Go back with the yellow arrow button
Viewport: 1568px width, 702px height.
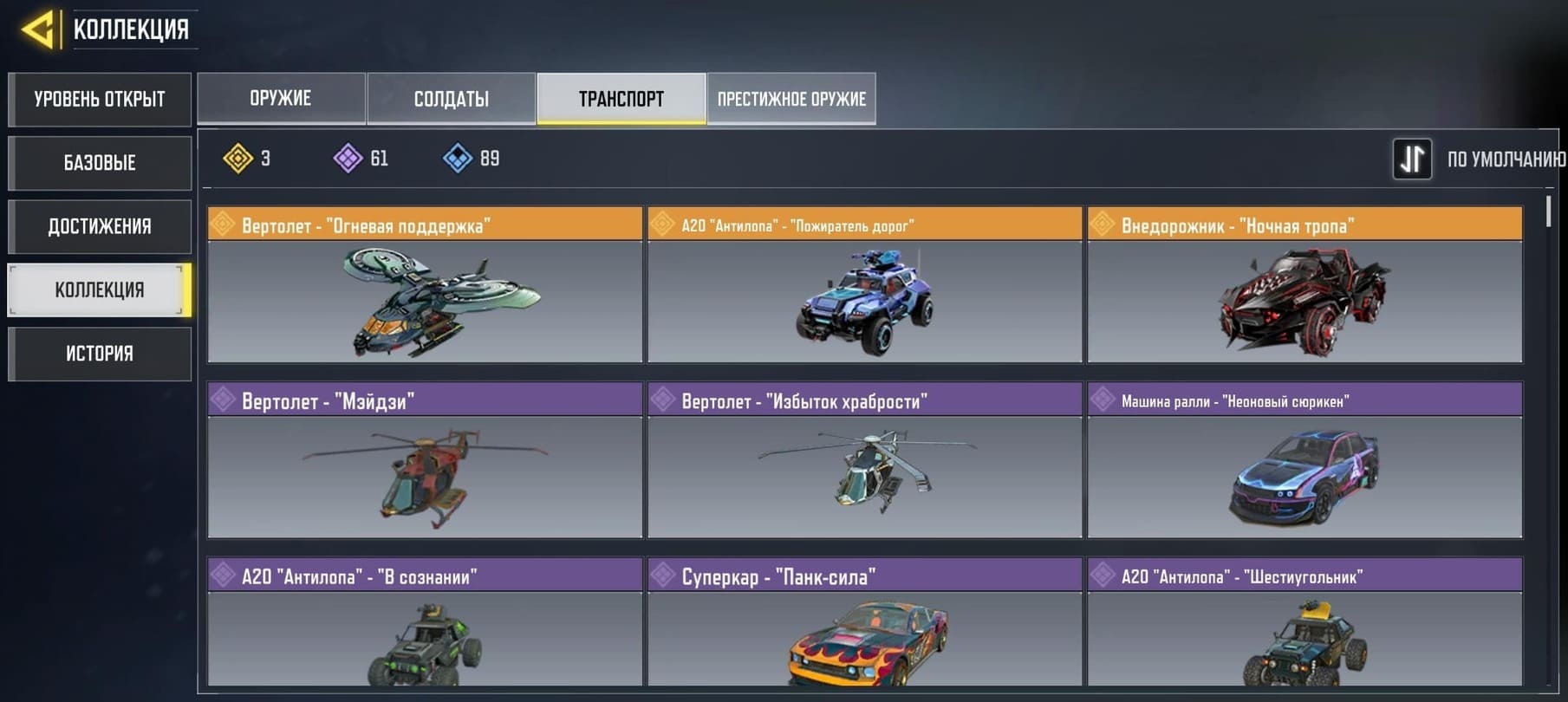pyautogui.click(x=38, y=29)
